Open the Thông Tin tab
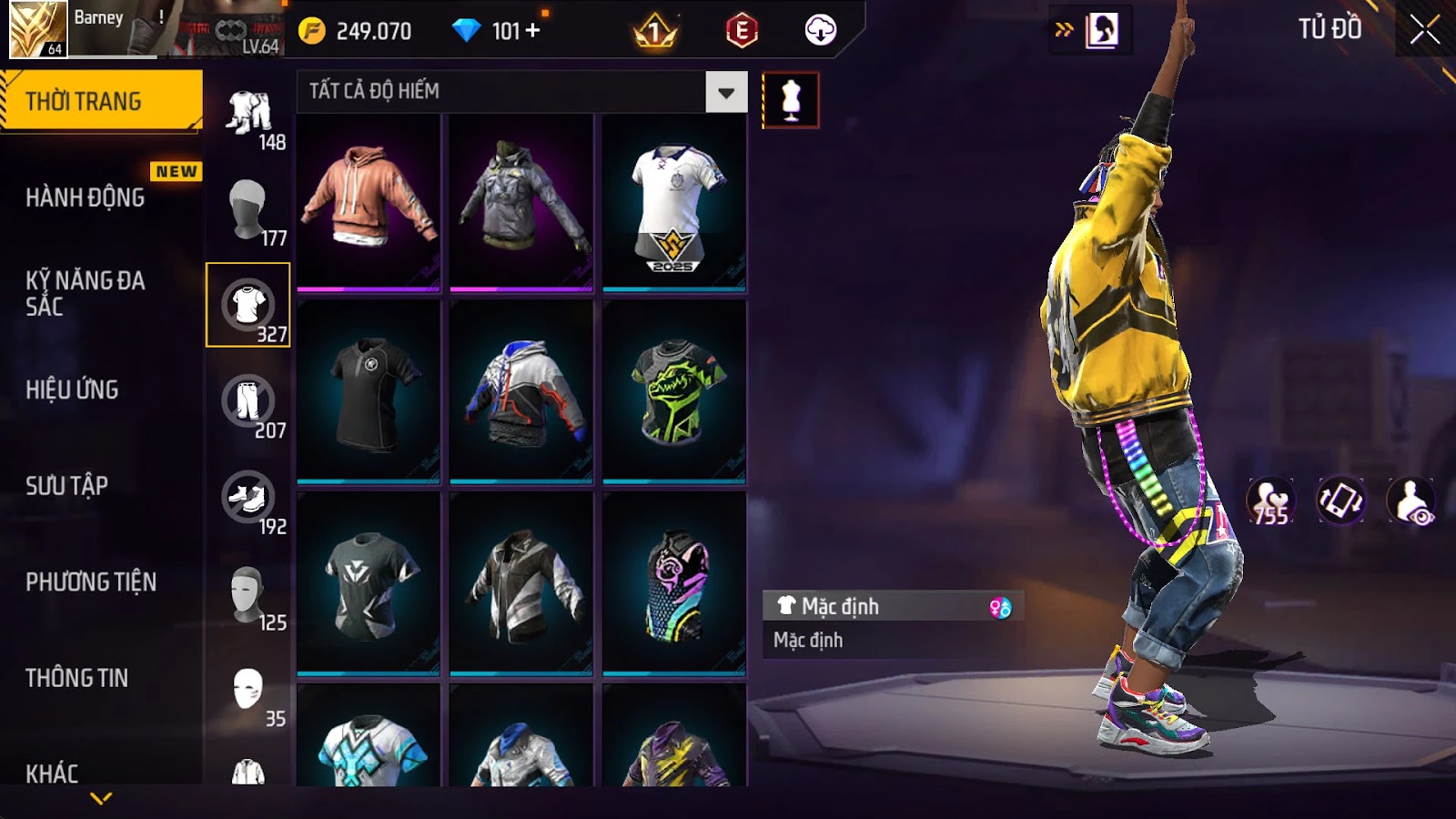Viewport: 1456px width, 819px height. [x=77, y=678]
